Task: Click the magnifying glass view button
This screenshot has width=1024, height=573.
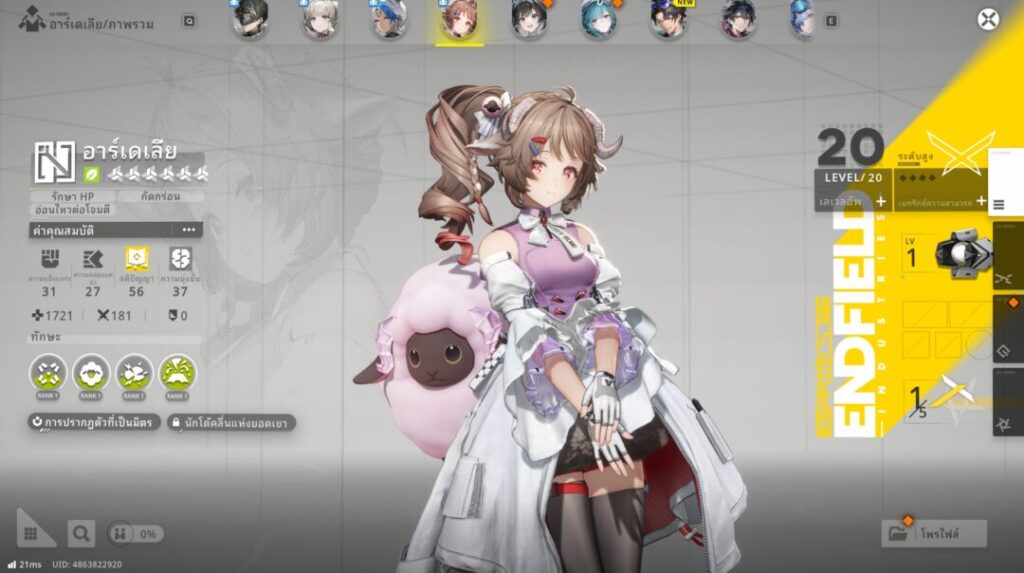Action: click(x=81, y=534)
